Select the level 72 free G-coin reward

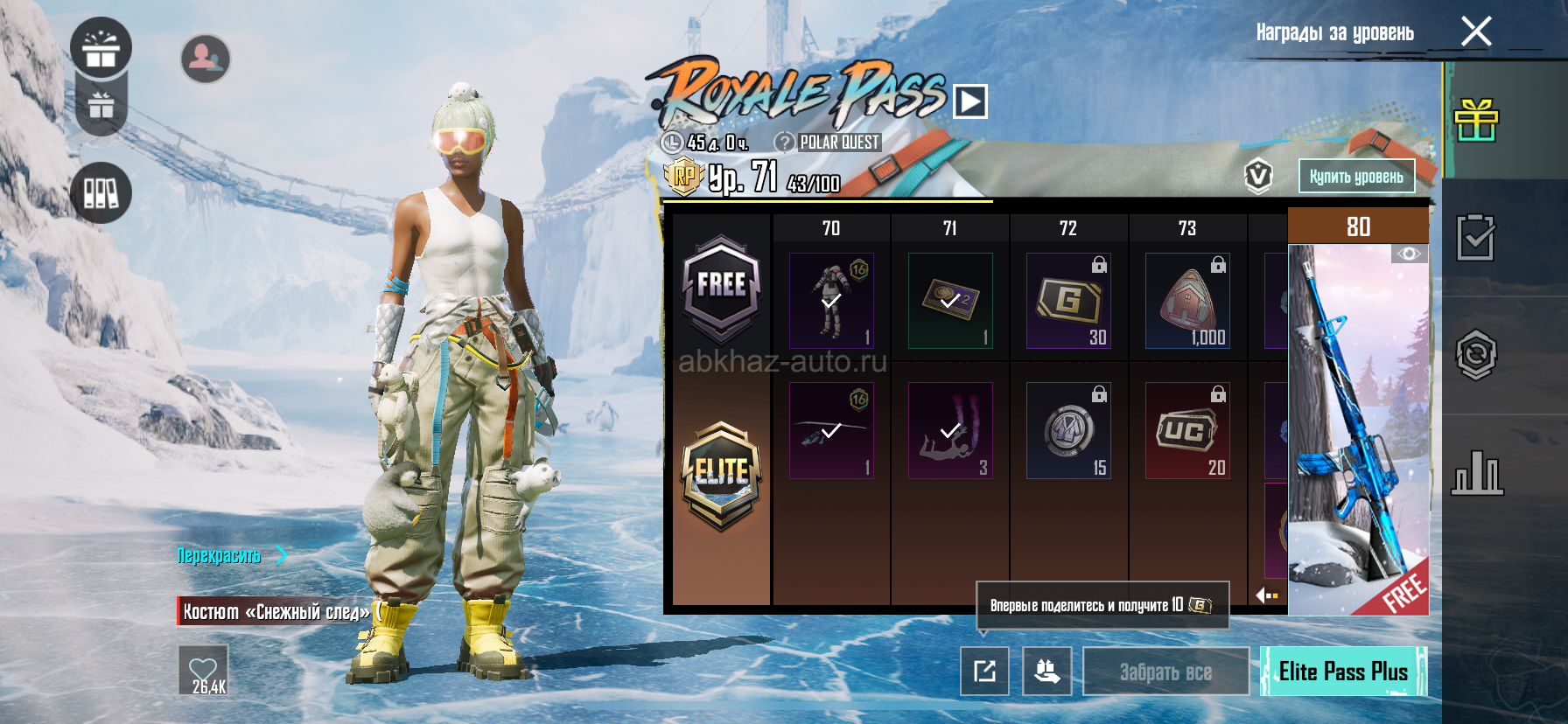coord(1068,301)
